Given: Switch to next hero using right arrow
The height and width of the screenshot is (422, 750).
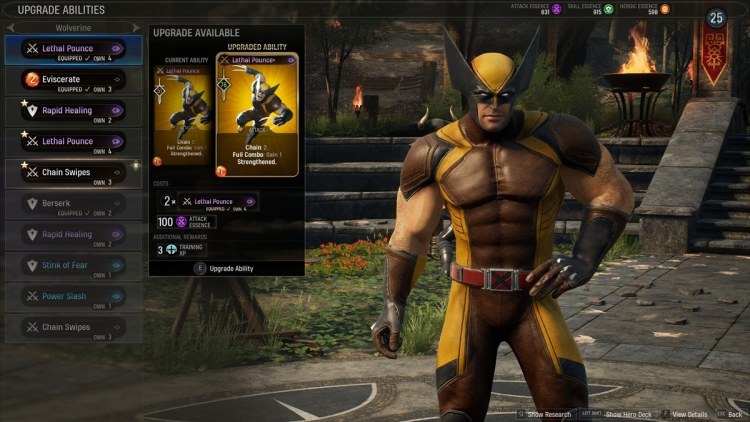Looking at the screenshot, I should [x=135, y=28].
